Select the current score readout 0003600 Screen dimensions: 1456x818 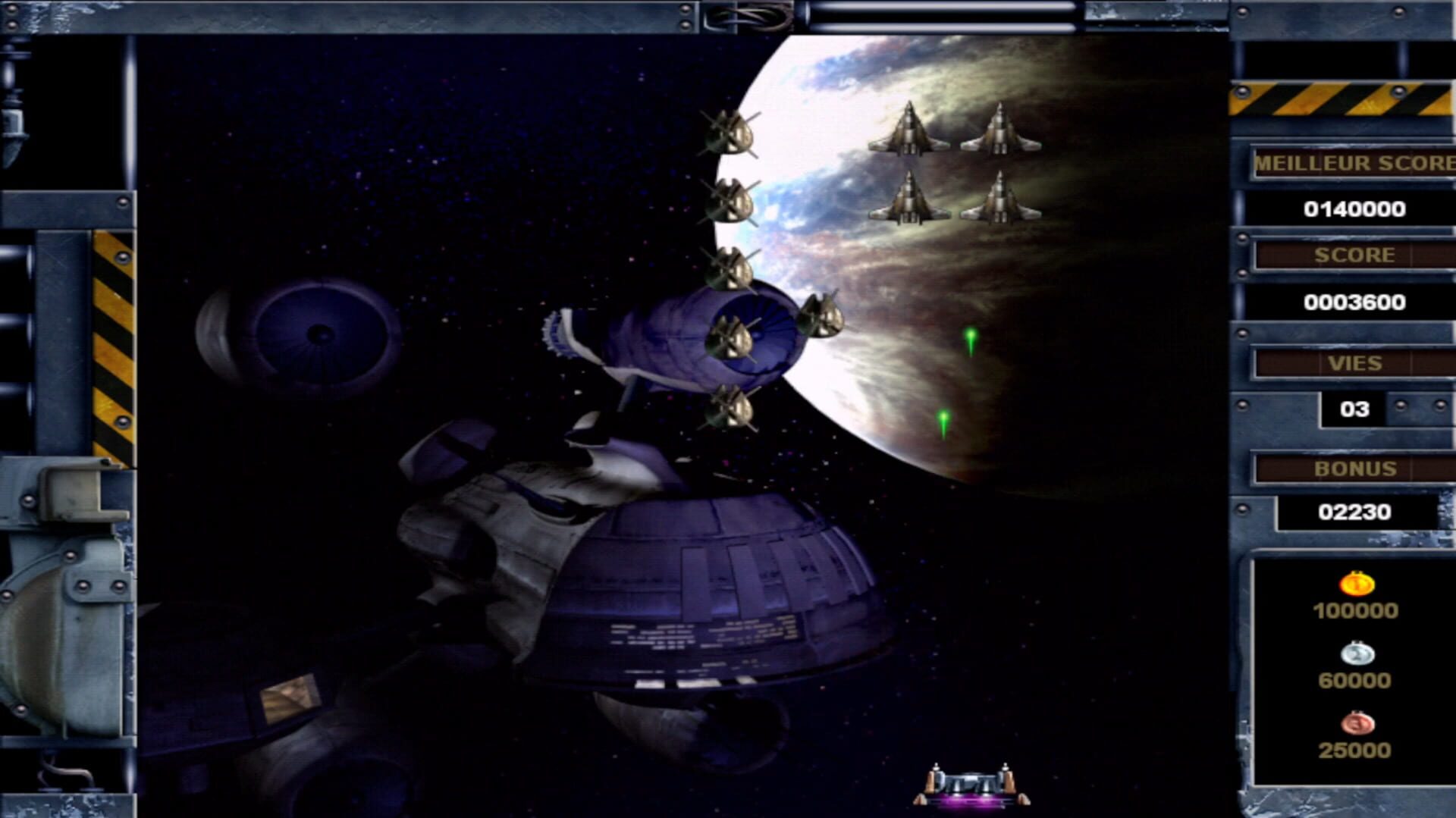1357,302
